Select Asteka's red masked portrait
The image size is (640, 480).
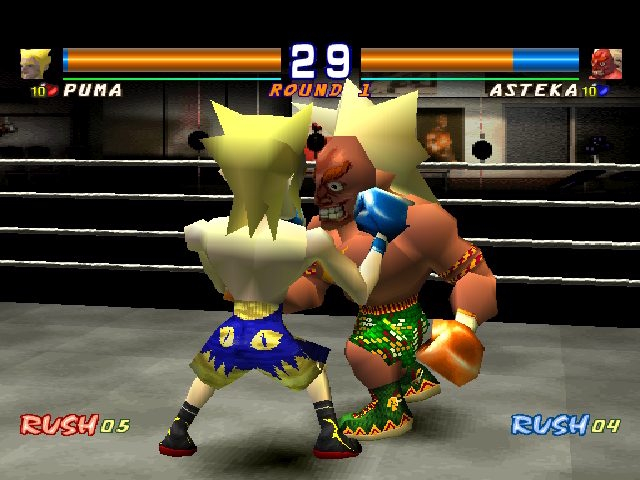pyautogui.click(x=604, y=63)
